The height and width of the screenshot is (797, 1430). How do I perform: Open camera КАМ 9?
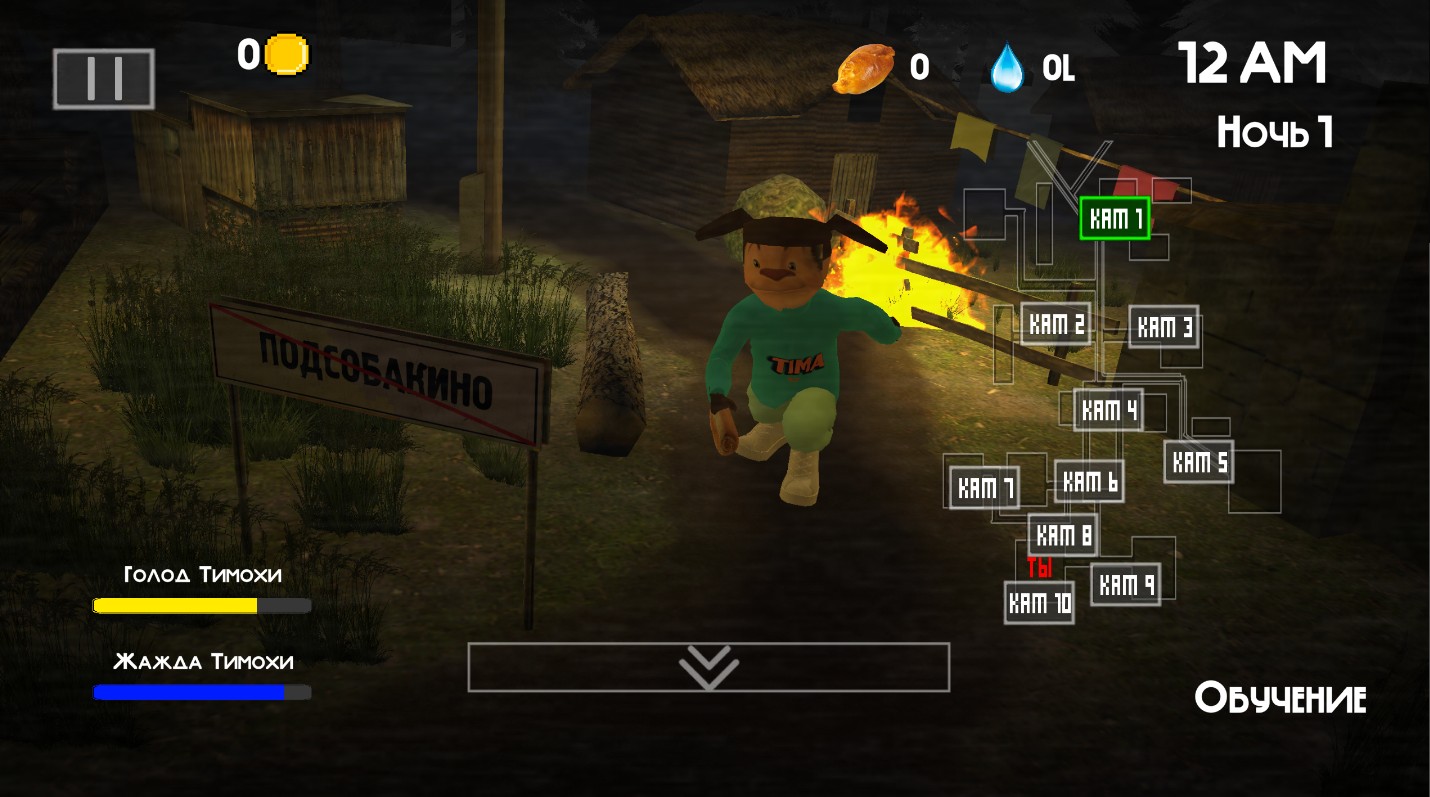click(1126, 584)
